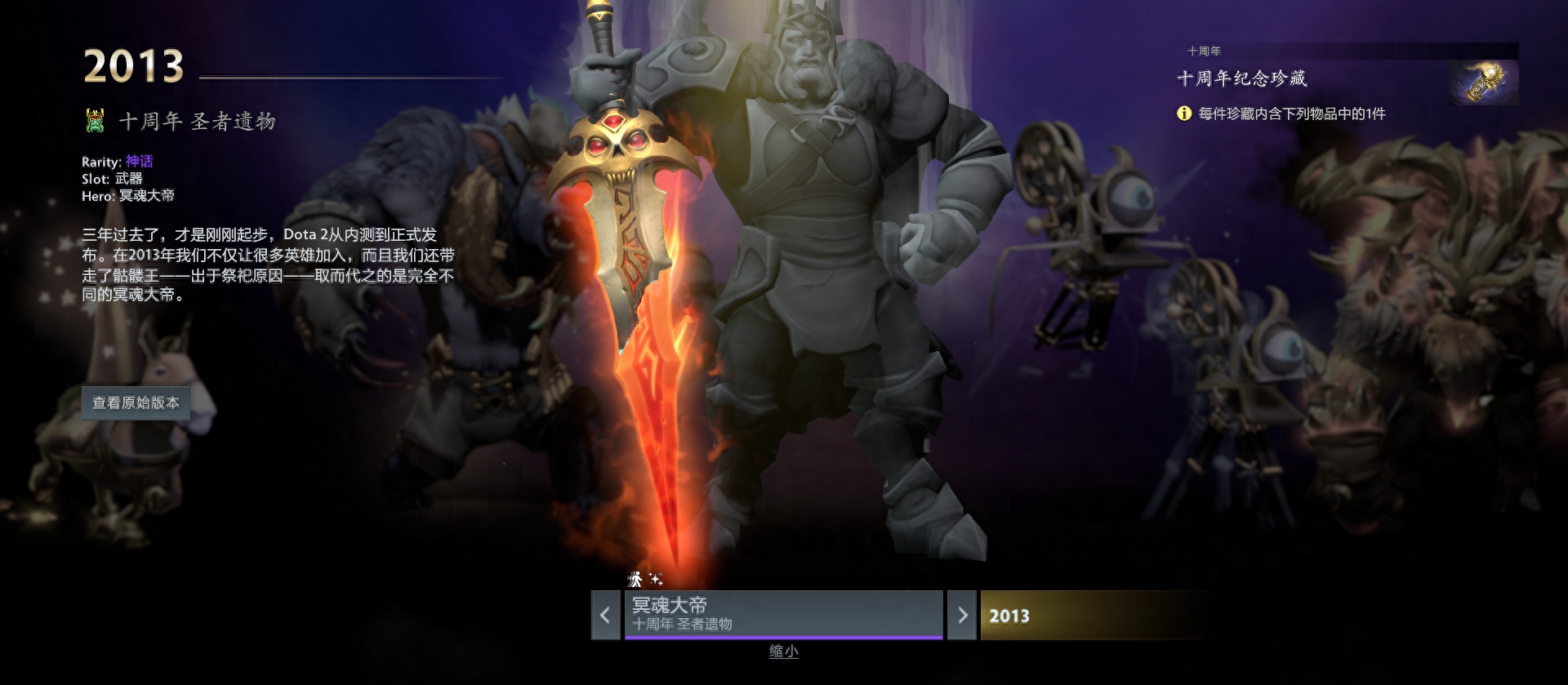Click the 缩小 link
The width and height of the screenshot is (1568, 685).
(783, 652)
